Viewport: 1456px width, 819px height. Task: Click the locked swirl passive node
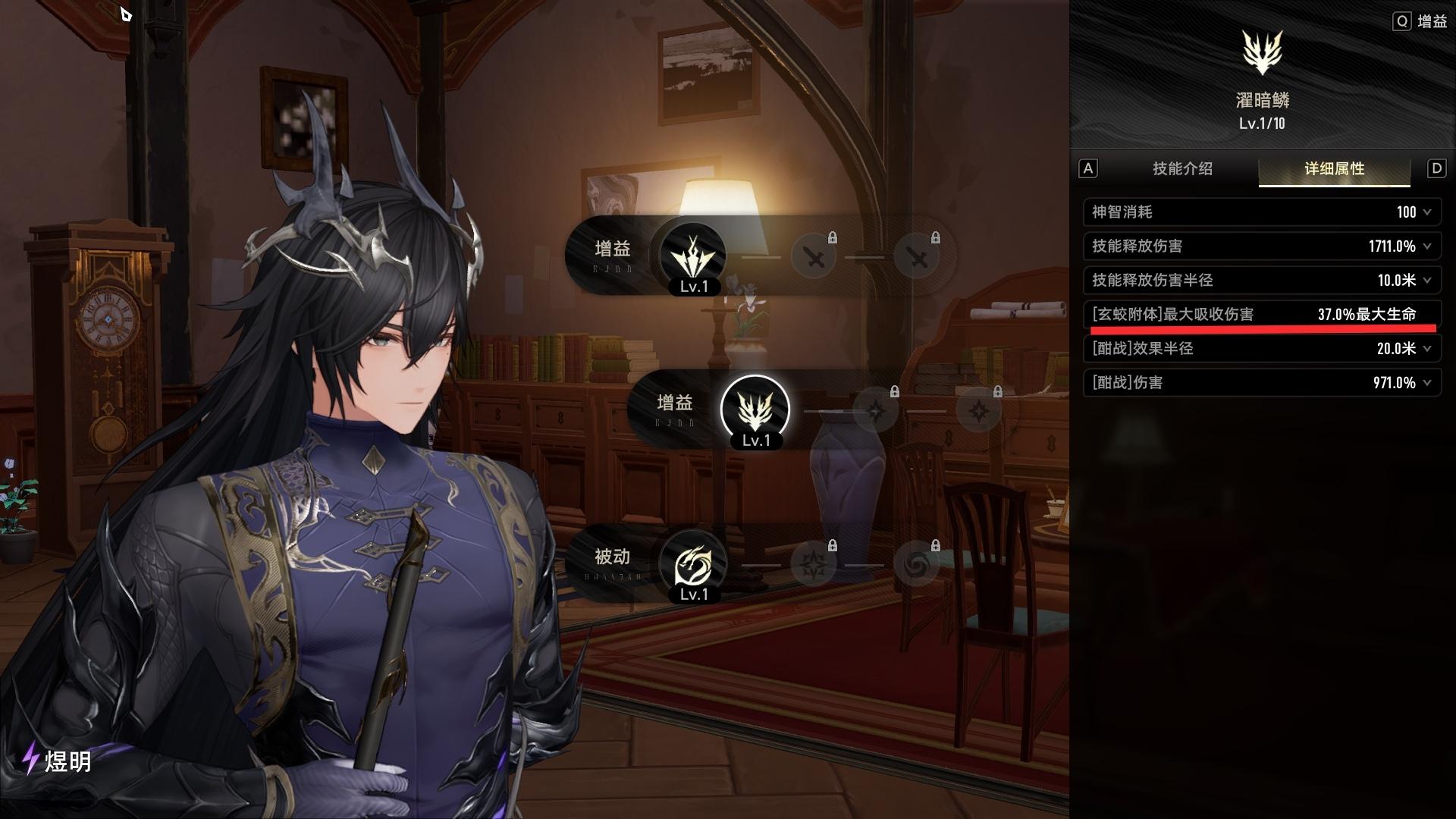point(916,563)
